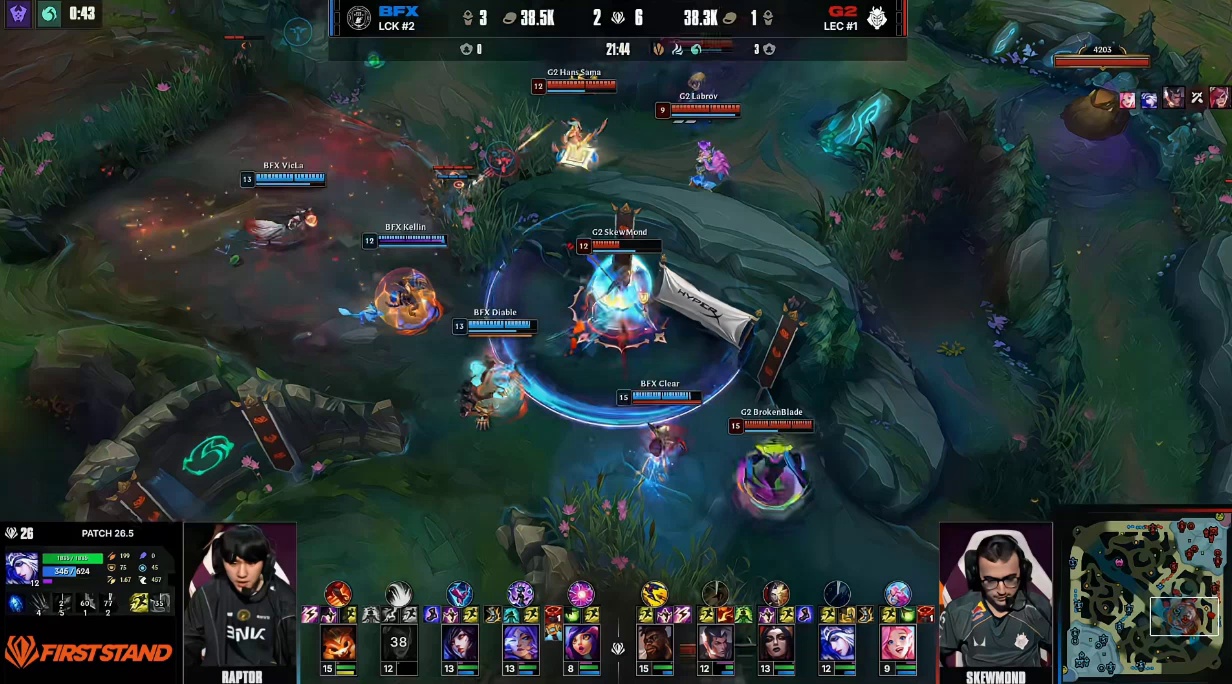The width and height of the screenshot is (1232, 684).
Task: Click the BFX team logo on the scoreboard
Action: [358, 18]
